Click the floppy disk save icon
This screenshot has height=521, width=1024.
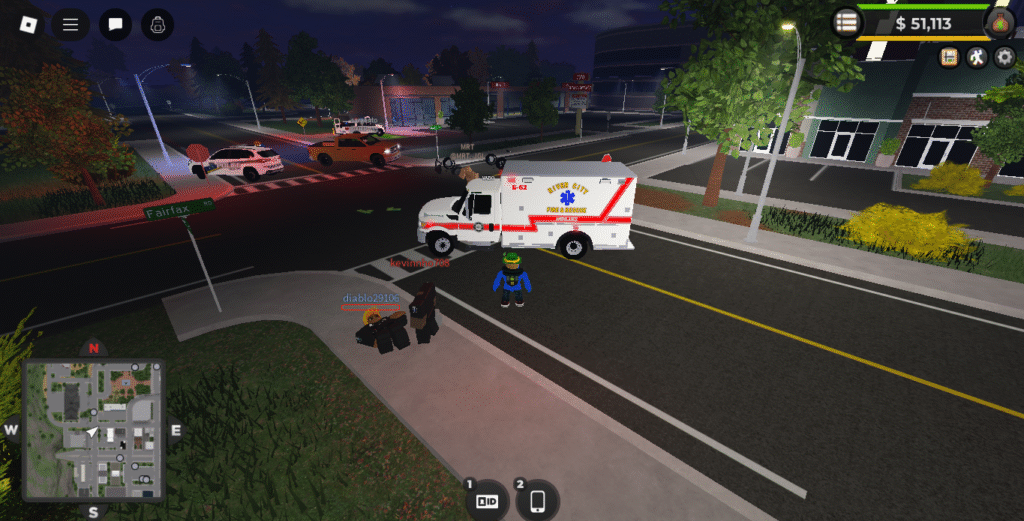(x=948, y=57)
